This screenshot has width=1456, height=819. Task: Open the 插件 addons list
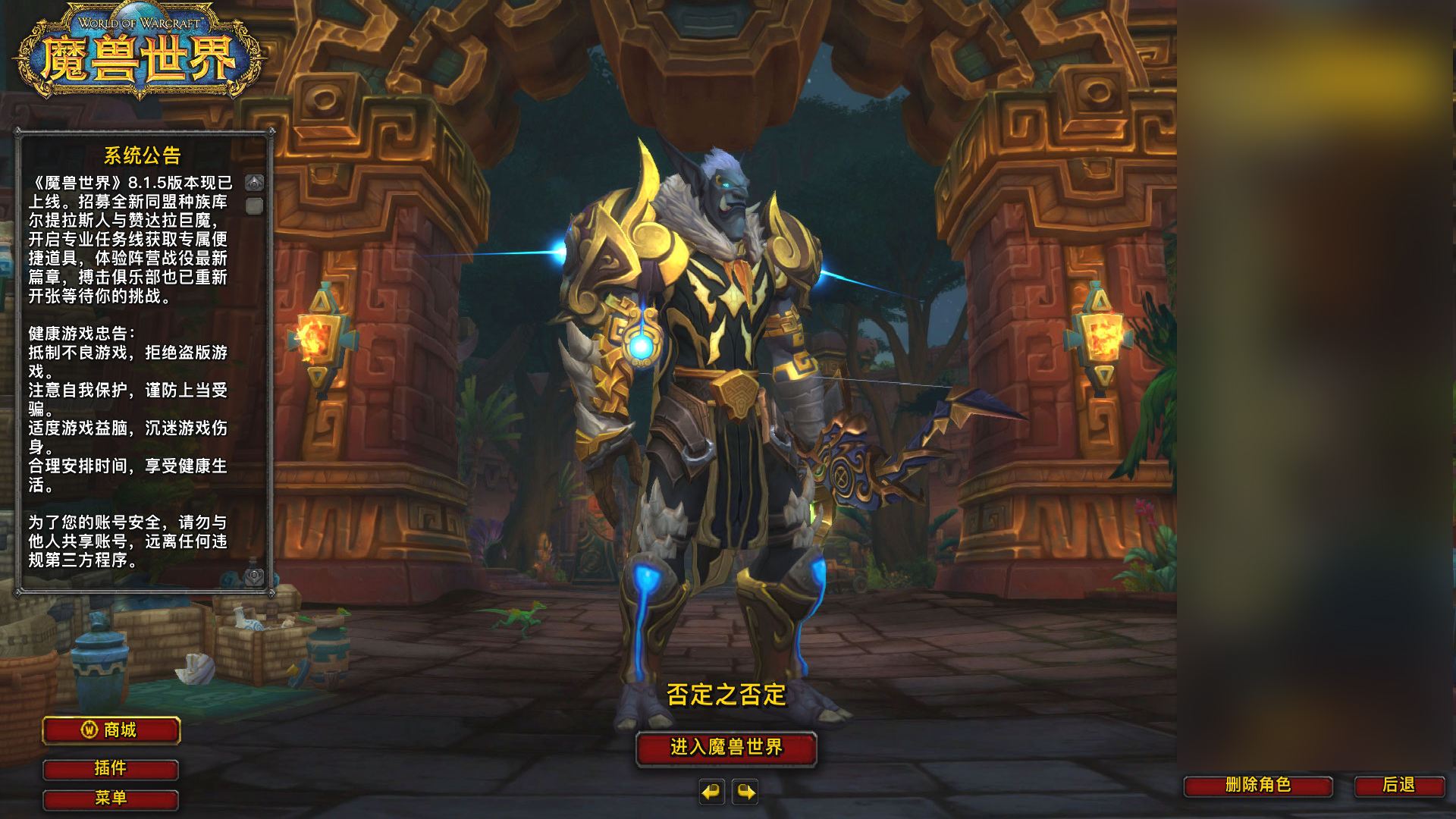[111, 769]
